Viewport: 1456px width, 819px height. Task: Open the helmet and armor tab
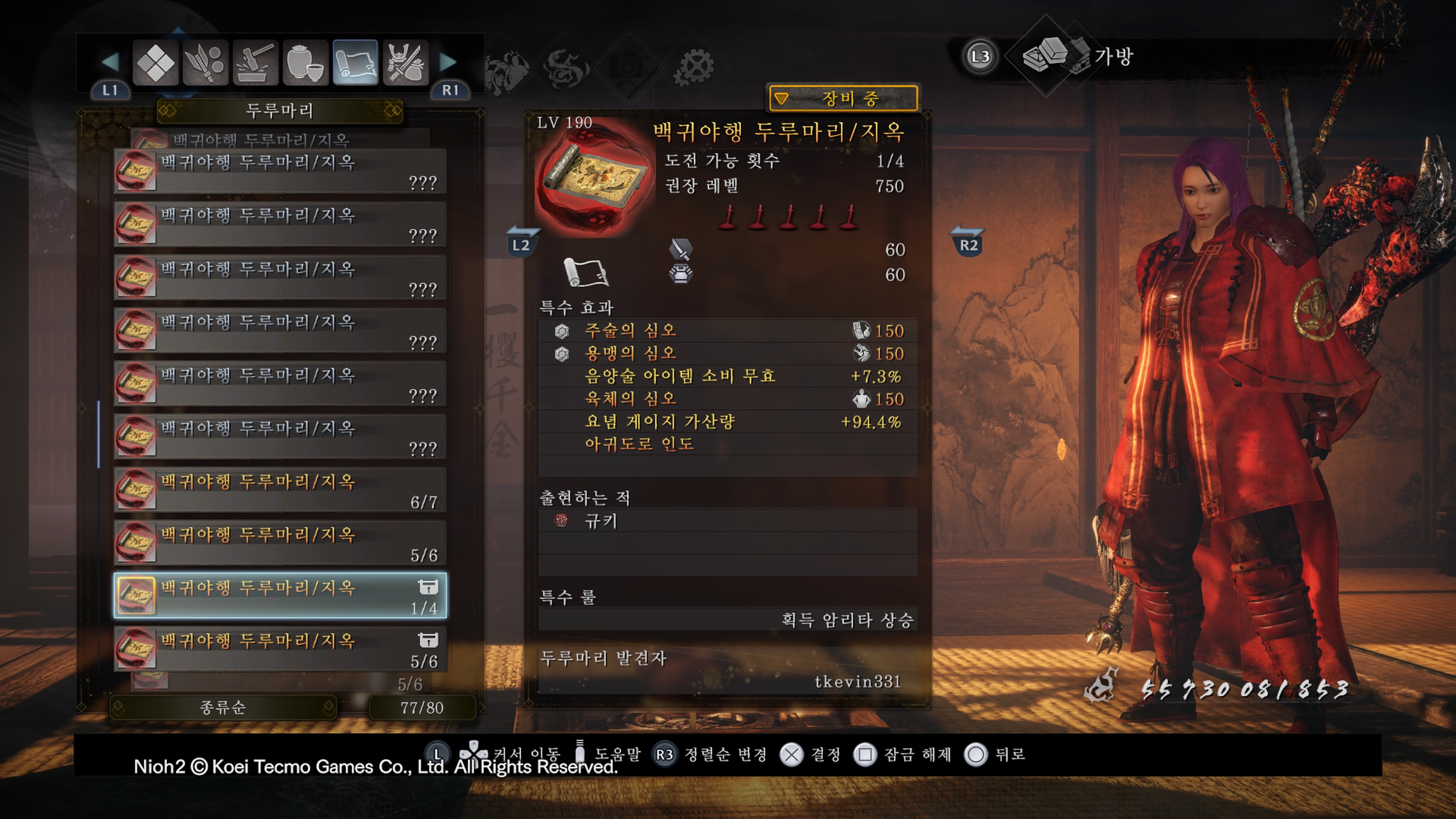(x=405, y=62)
